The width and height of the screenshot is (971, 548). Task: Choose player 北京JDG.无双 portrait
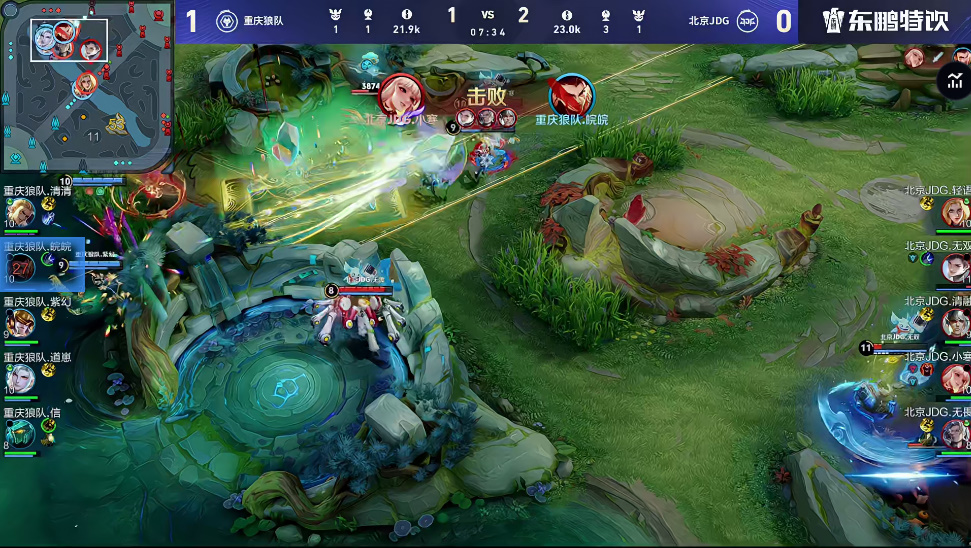(955, 267)
